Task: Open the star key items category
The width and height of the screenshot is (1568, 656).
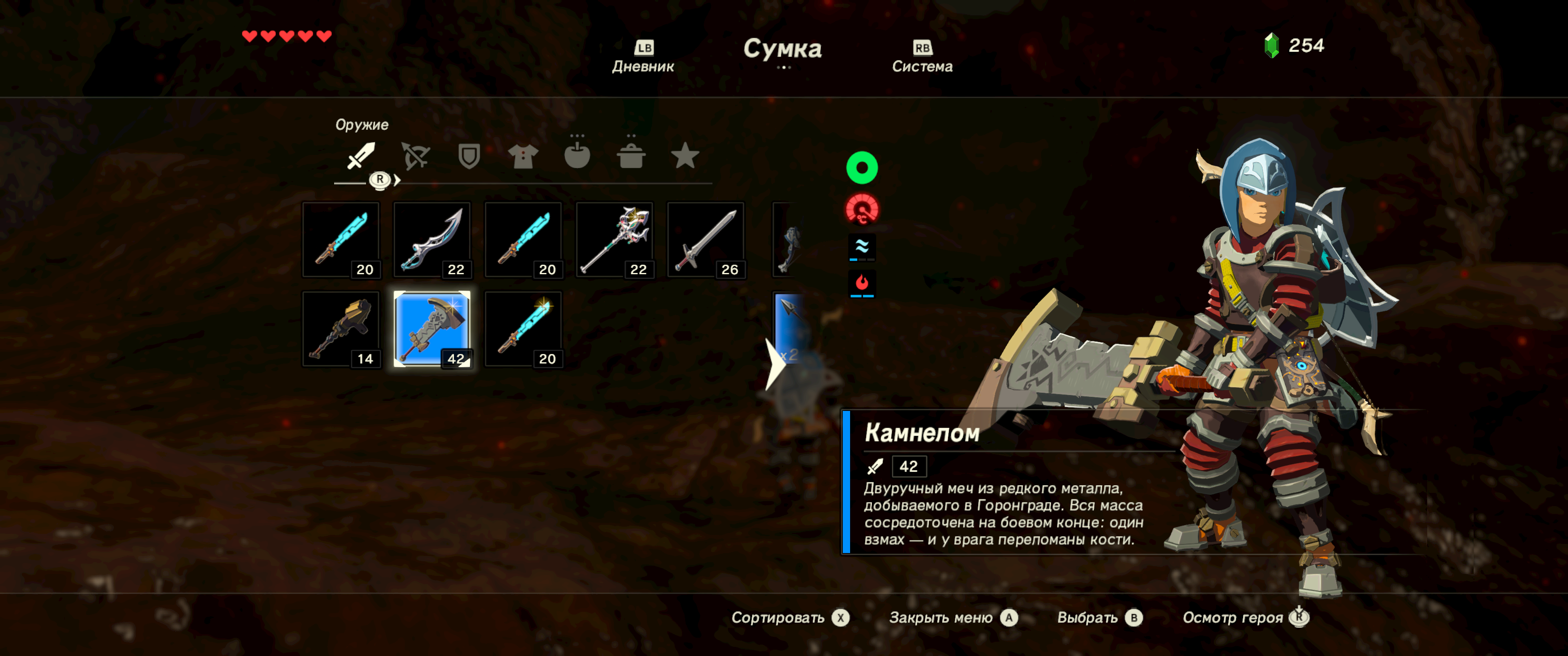Action: (x=684, y=156)
